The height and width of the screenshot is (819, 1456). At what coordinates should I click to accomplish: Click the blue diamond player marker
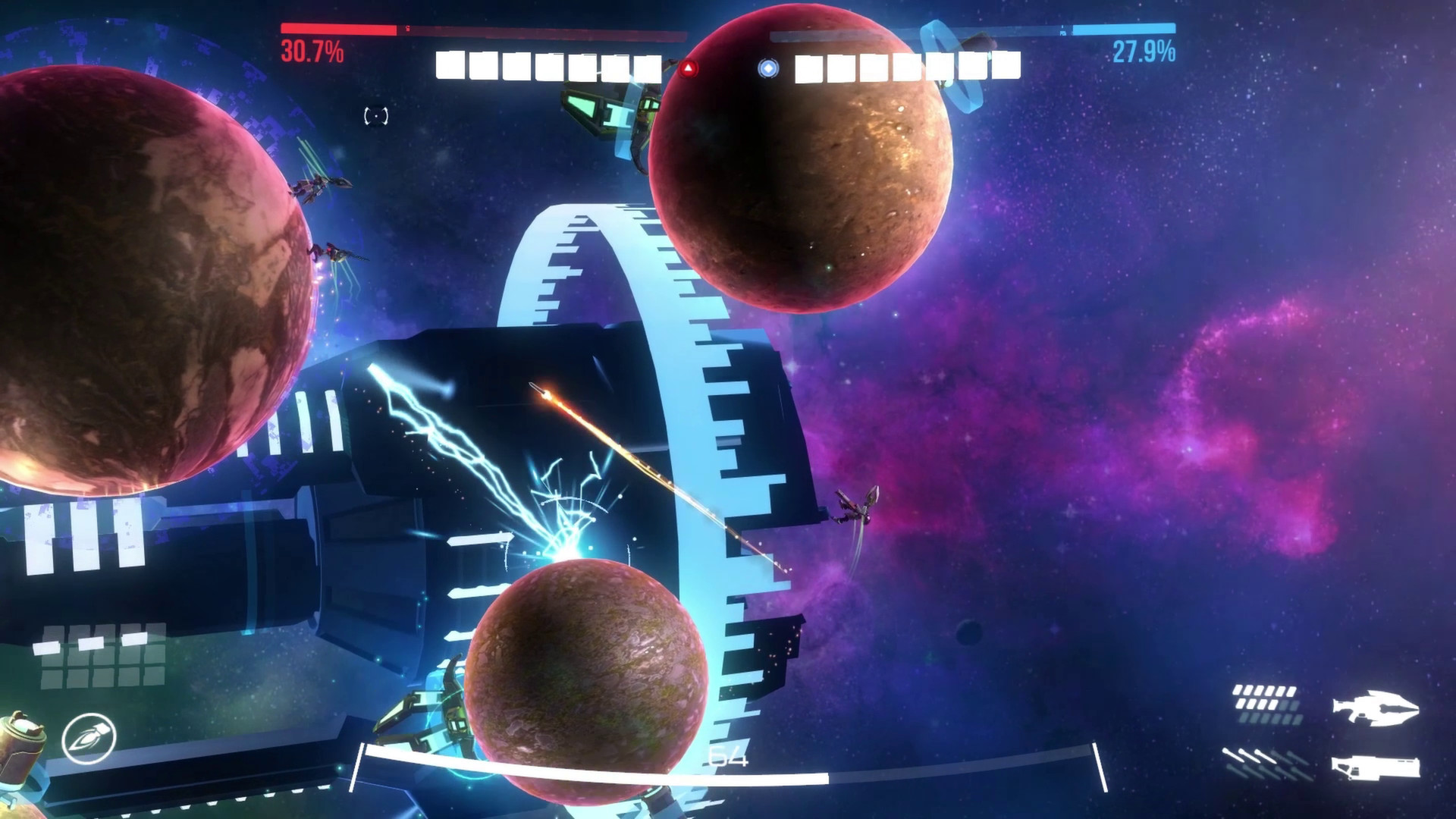click(770, 67)
